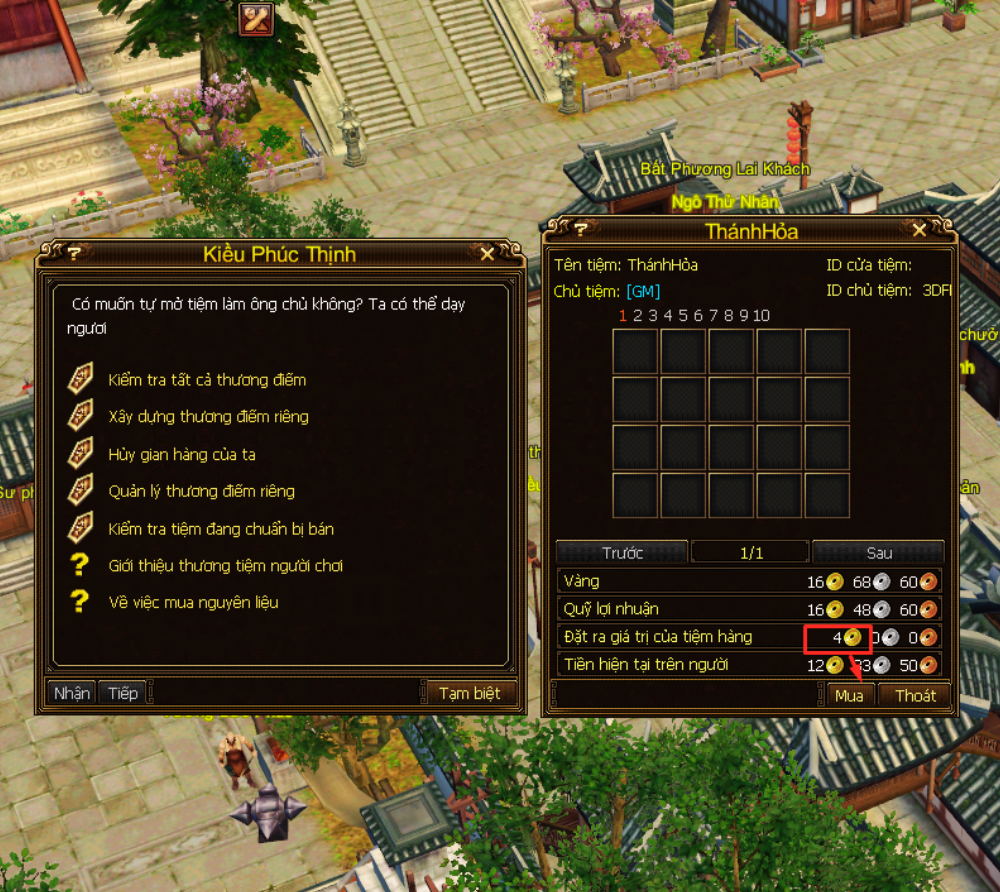1000x892 pixels.
Task: Open help on ThánhHỏa shop window
Action: pyautogui.click(x=580, y=231)
